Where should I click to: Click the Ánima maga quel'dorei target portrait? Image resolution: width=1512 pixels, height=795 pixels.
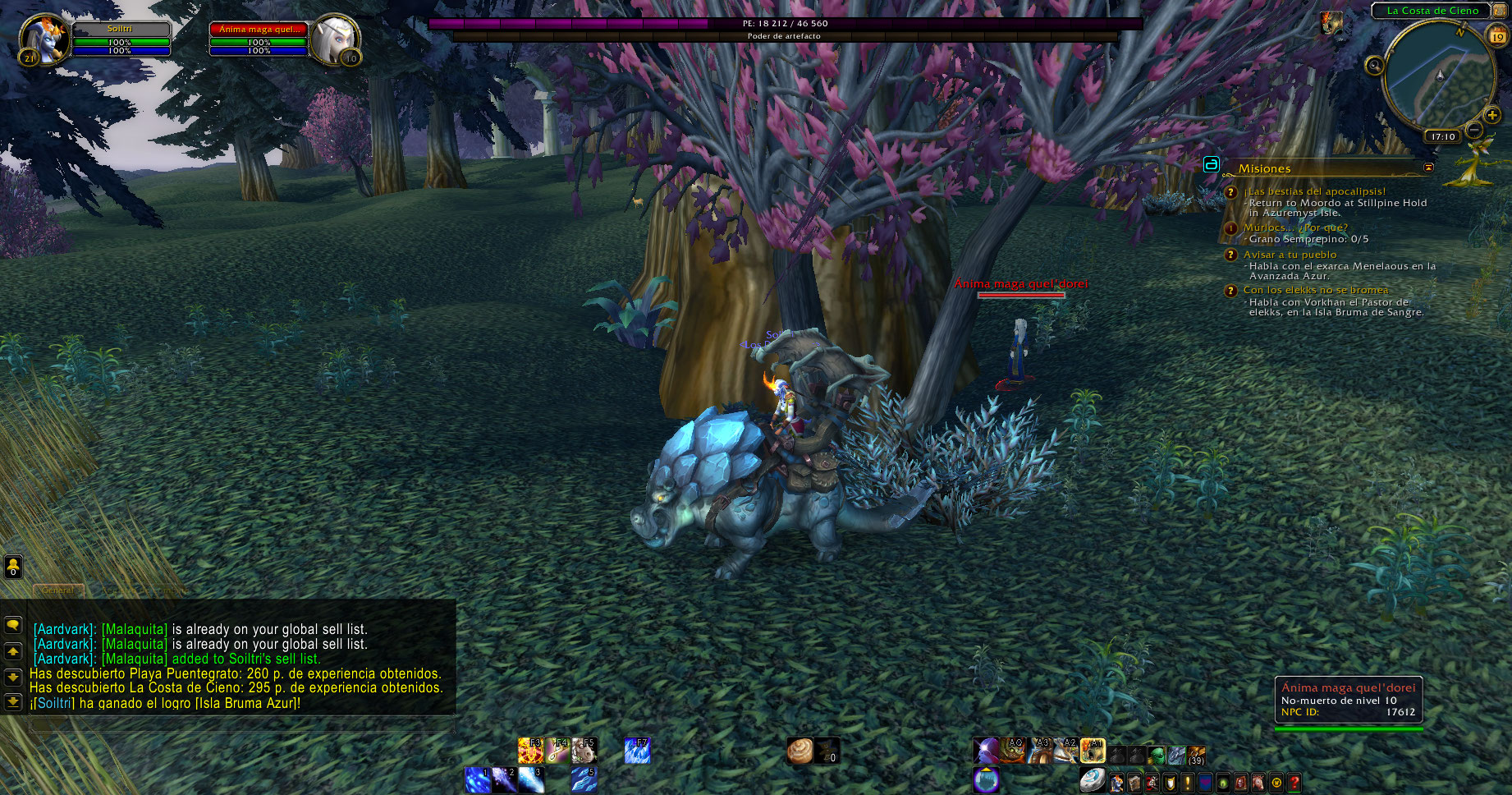(x=335, y=39)
